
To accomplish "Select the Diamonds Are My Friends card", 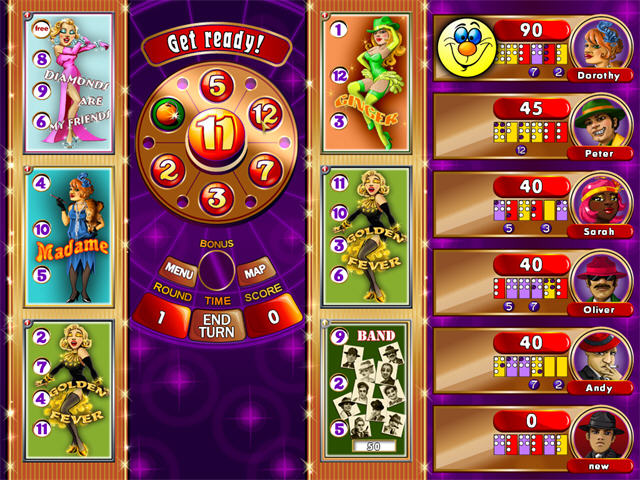I will 69,83.
